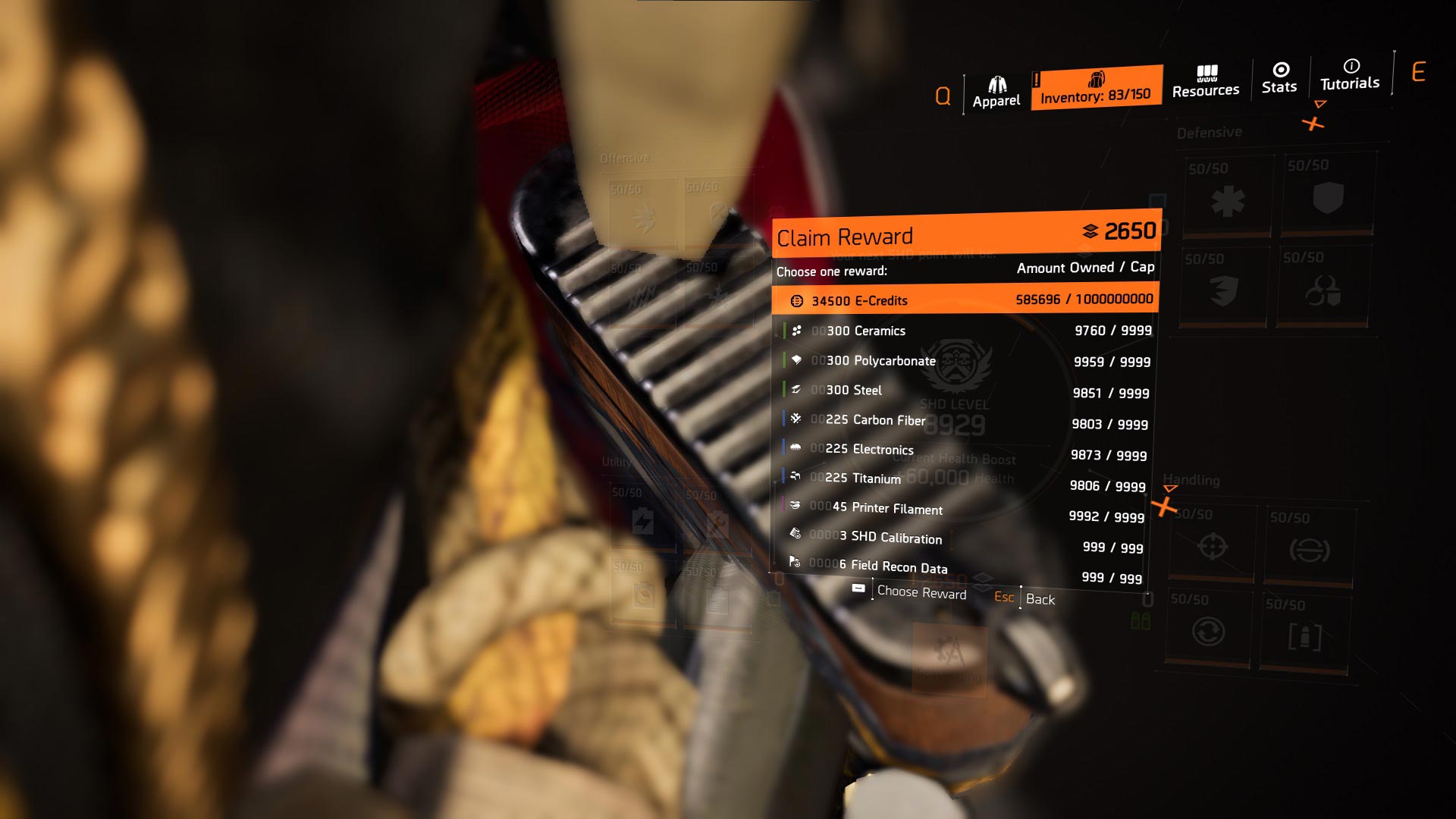Go to the Resources tab

(1206, 82)
